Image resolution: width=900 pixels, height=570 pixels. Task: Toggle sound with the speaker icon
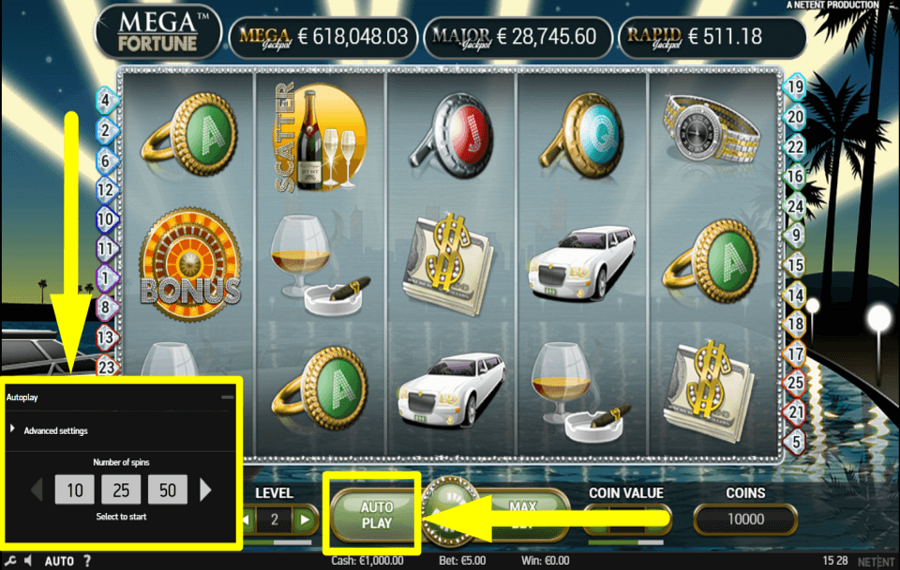[x=29, y=561]
